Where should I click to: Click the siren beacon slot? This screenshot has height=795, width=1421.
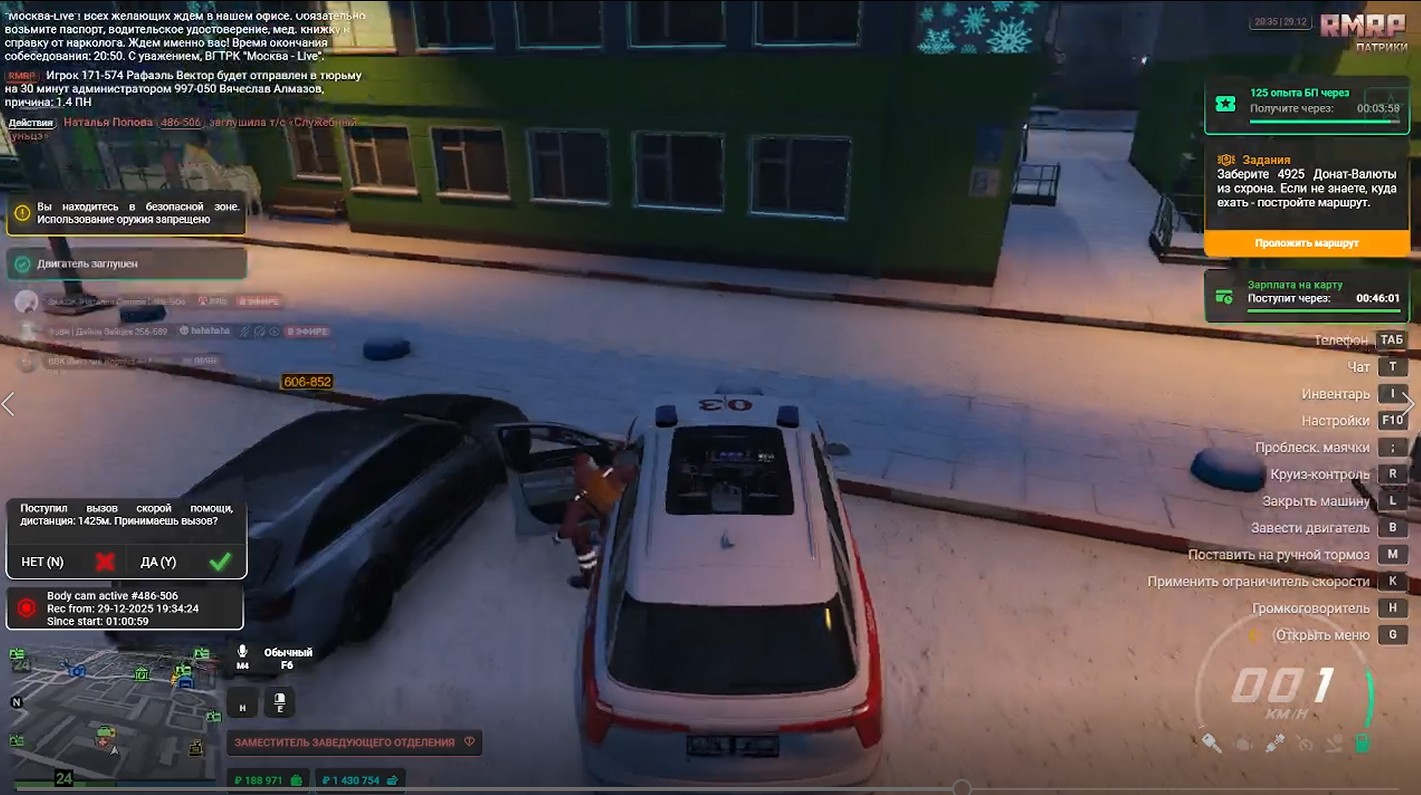click(x=279, y=704)
